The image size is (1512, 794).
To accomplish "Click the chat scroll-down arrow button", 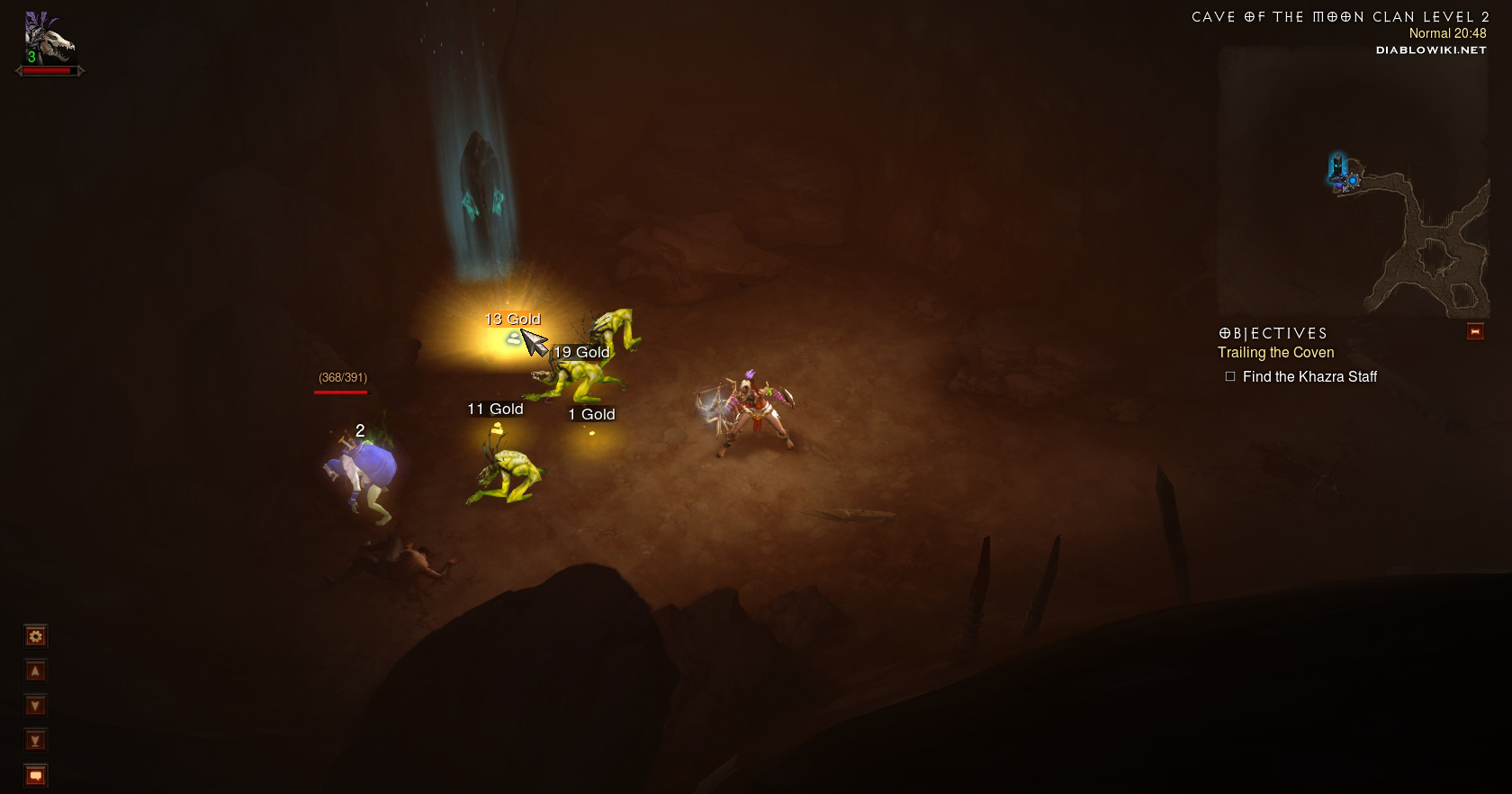I will (35, 706).
